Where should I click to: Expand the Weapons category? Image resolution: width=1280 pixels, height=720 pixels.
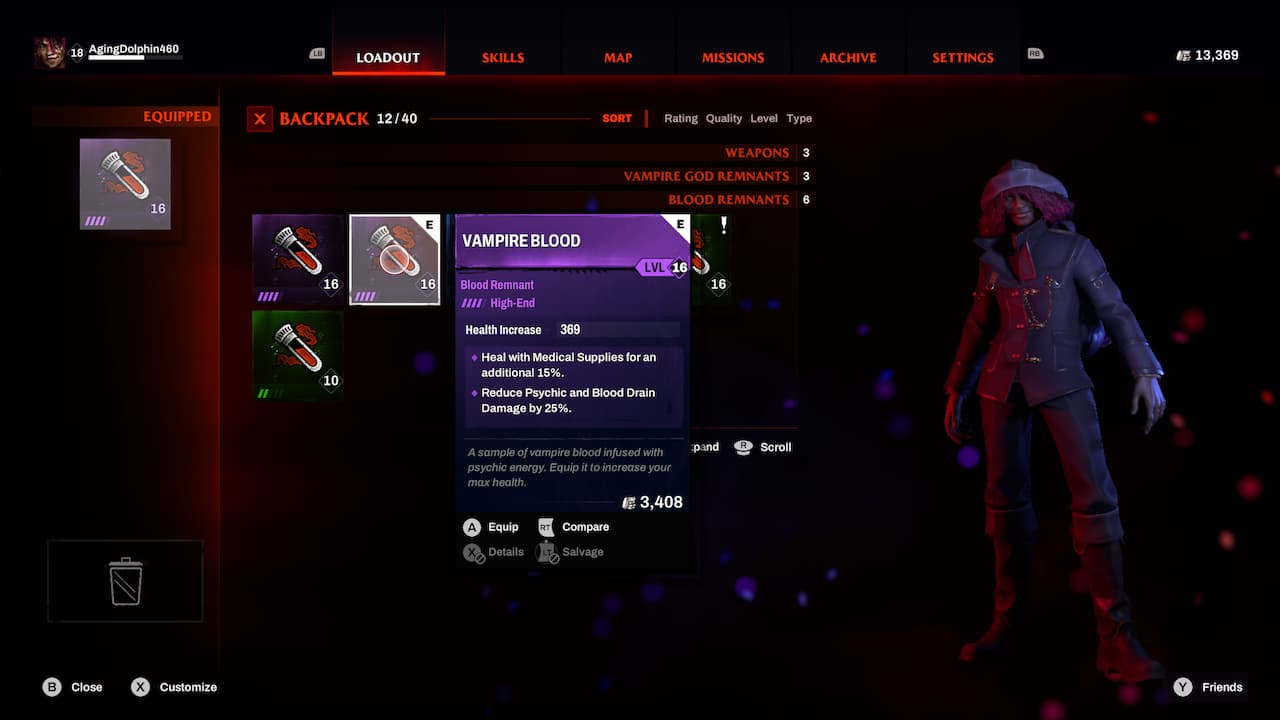tap(757, 152)
